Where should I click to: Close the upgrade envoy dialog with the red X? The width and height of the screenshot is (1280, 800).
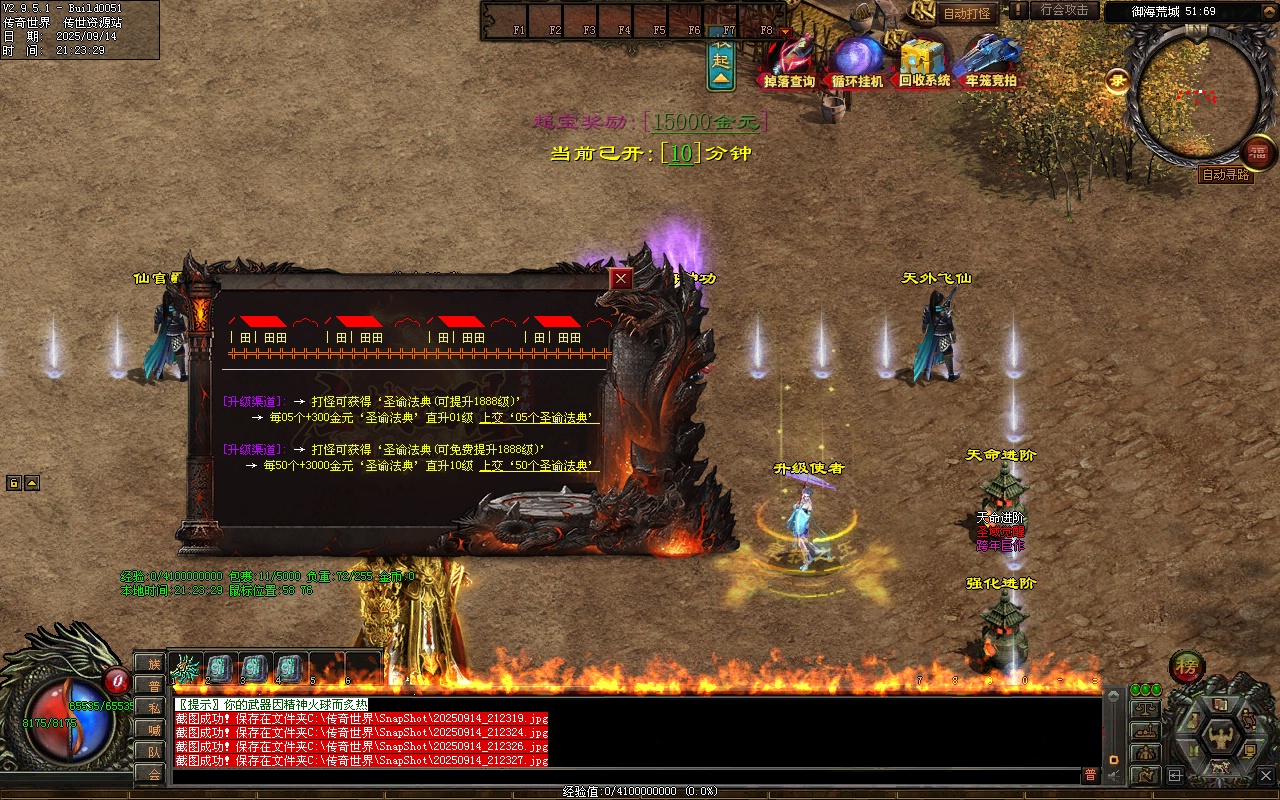coord(621,279)
